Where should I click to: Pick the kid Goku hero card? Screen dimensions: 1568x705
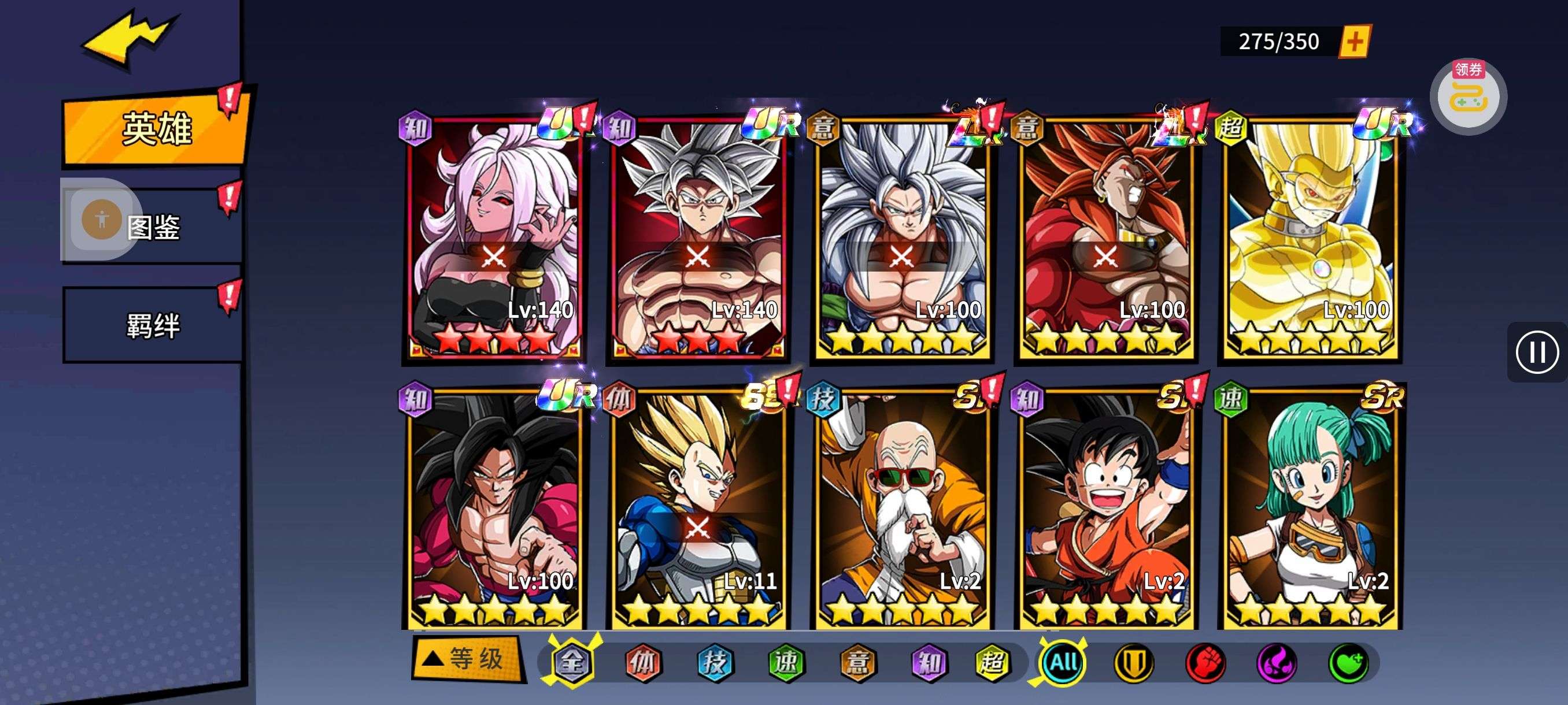pos(1106,508)
